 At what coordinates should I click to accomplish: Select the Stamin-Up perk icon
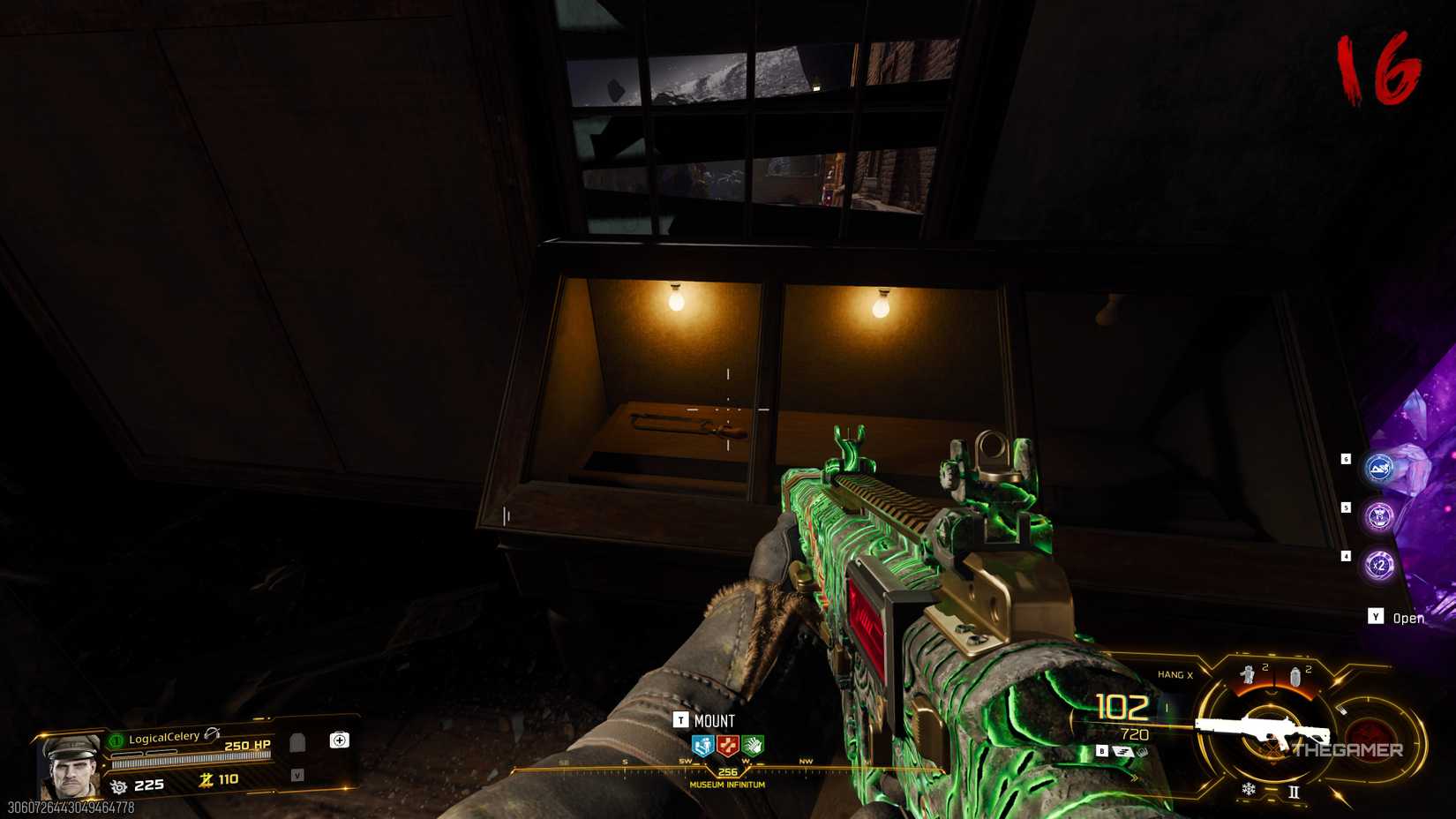point(702,746)
